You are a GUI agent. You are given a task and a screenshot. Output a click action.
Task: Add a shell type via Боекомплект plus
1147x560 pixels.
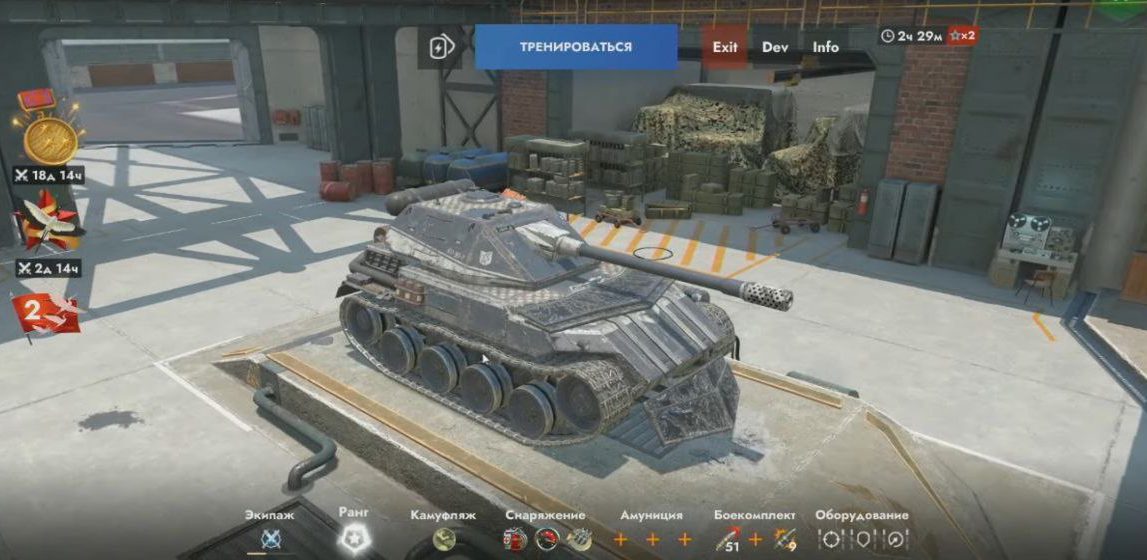pyautogui.click(x=756, y=540)
